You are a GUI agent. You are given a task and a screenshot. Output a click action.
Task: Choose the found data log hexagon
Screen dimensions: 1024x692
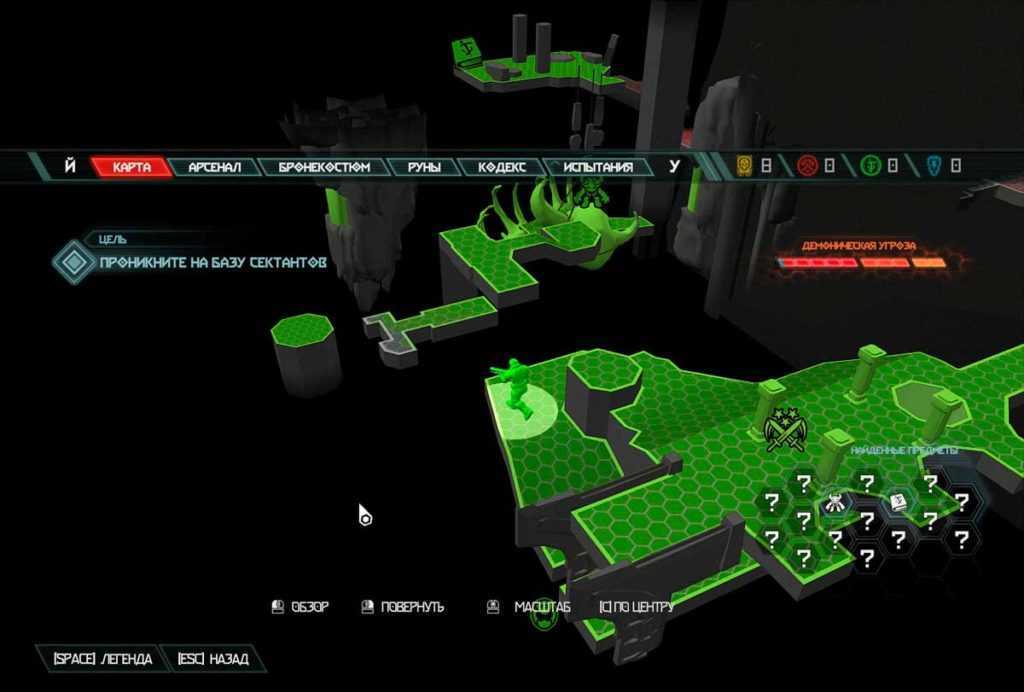pyautogui.click(x=898, y=503)
